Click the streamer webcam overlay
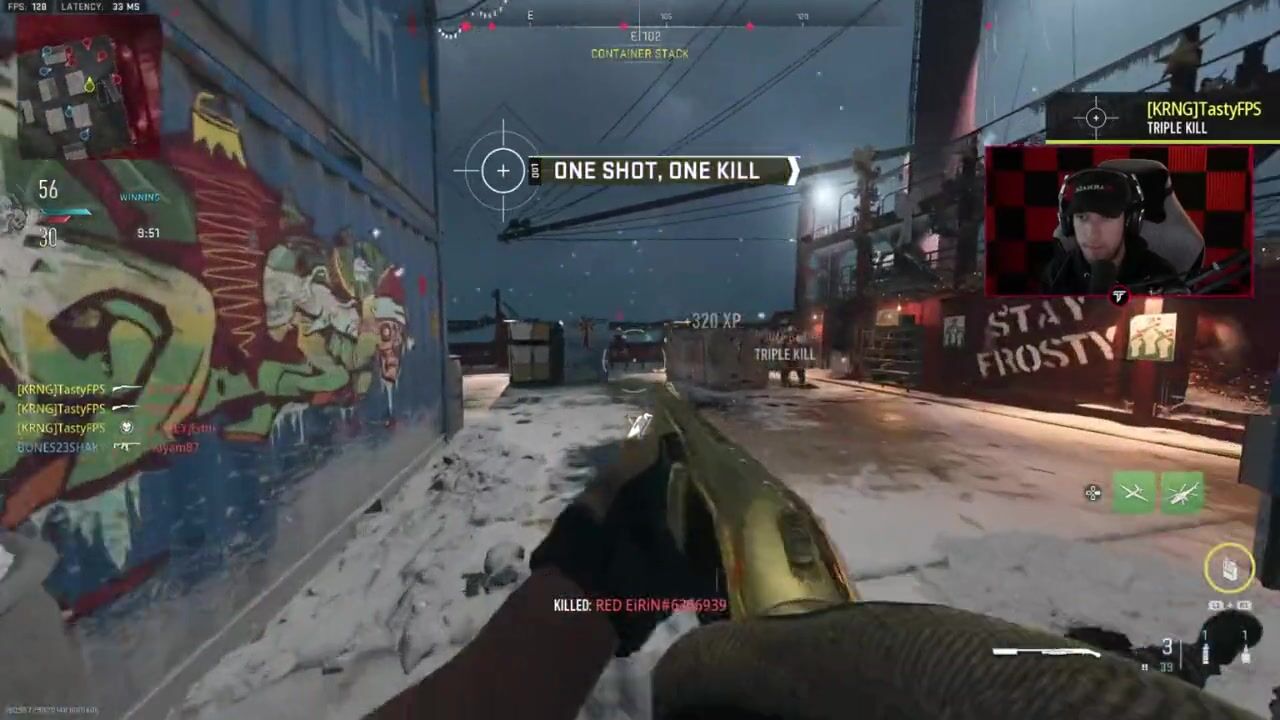 (1118, 222)
